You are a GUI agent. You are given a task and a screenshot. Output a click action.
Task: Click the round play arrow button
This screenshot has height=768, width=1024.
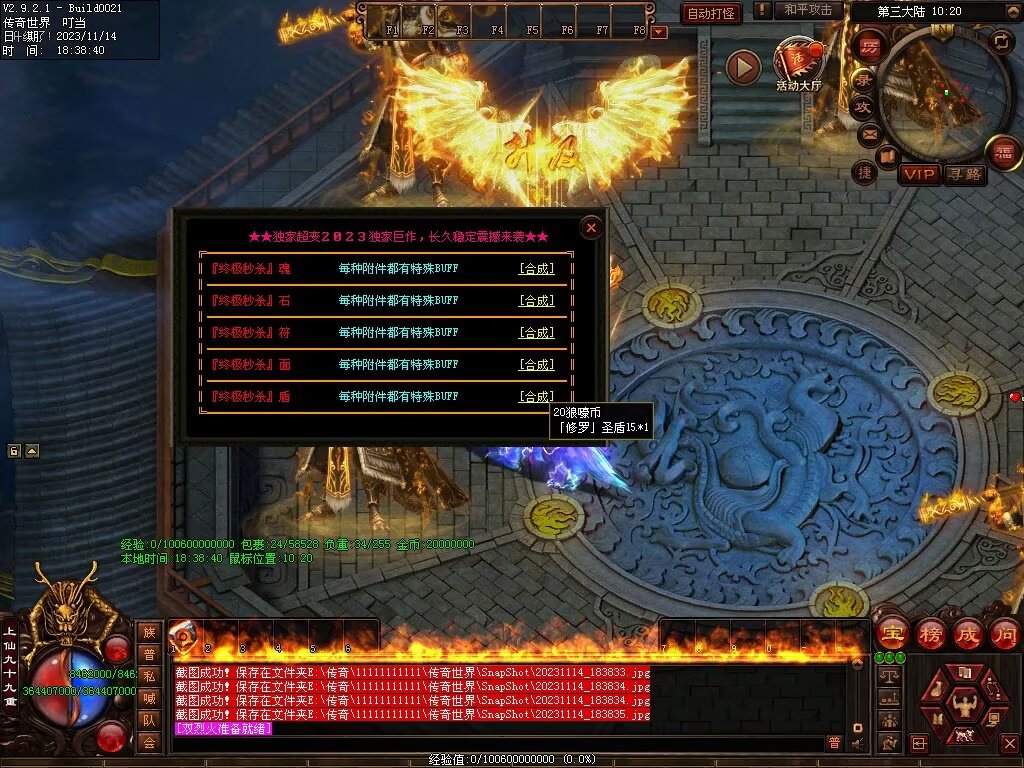pyautogui.click(x=743, y=67)
